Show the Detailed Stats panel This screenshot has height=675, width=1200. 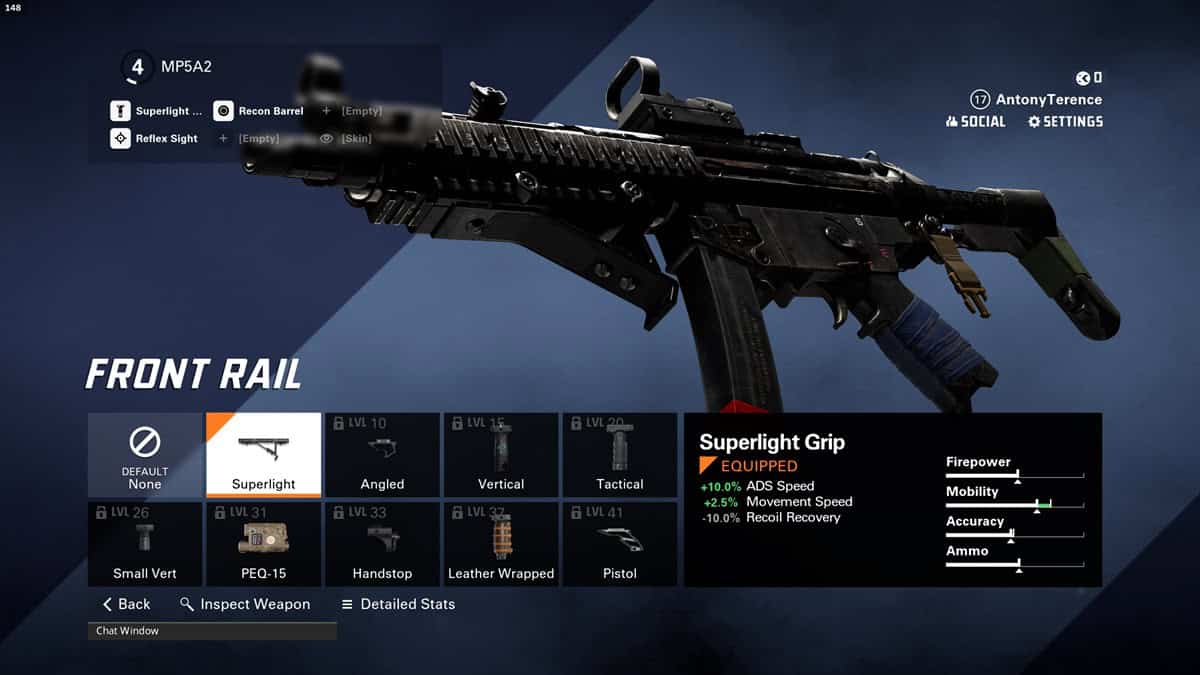pos(398,604)
